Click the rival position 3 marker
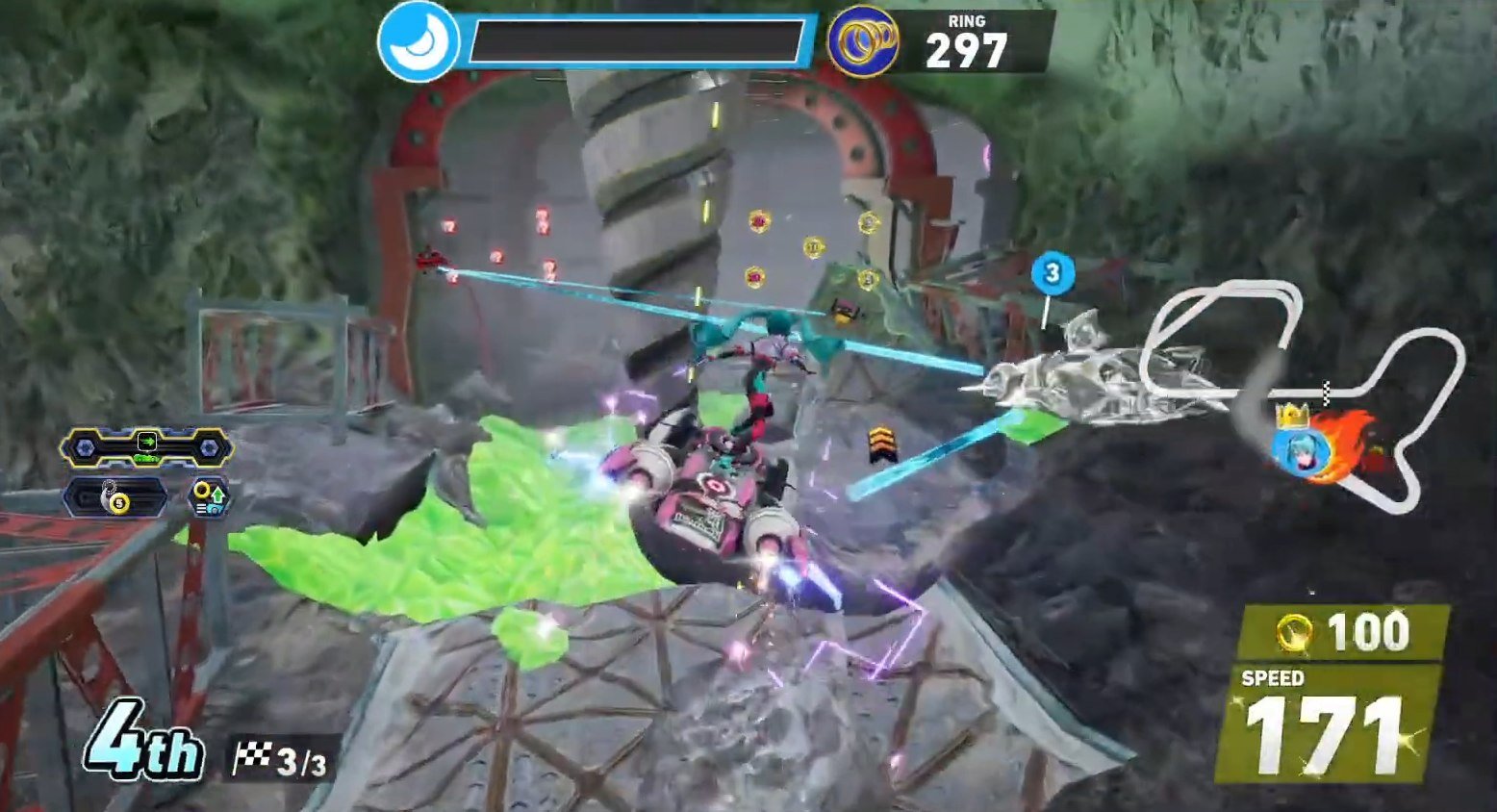Screen dimensions: 1497x812 (x=1052, y=273)
